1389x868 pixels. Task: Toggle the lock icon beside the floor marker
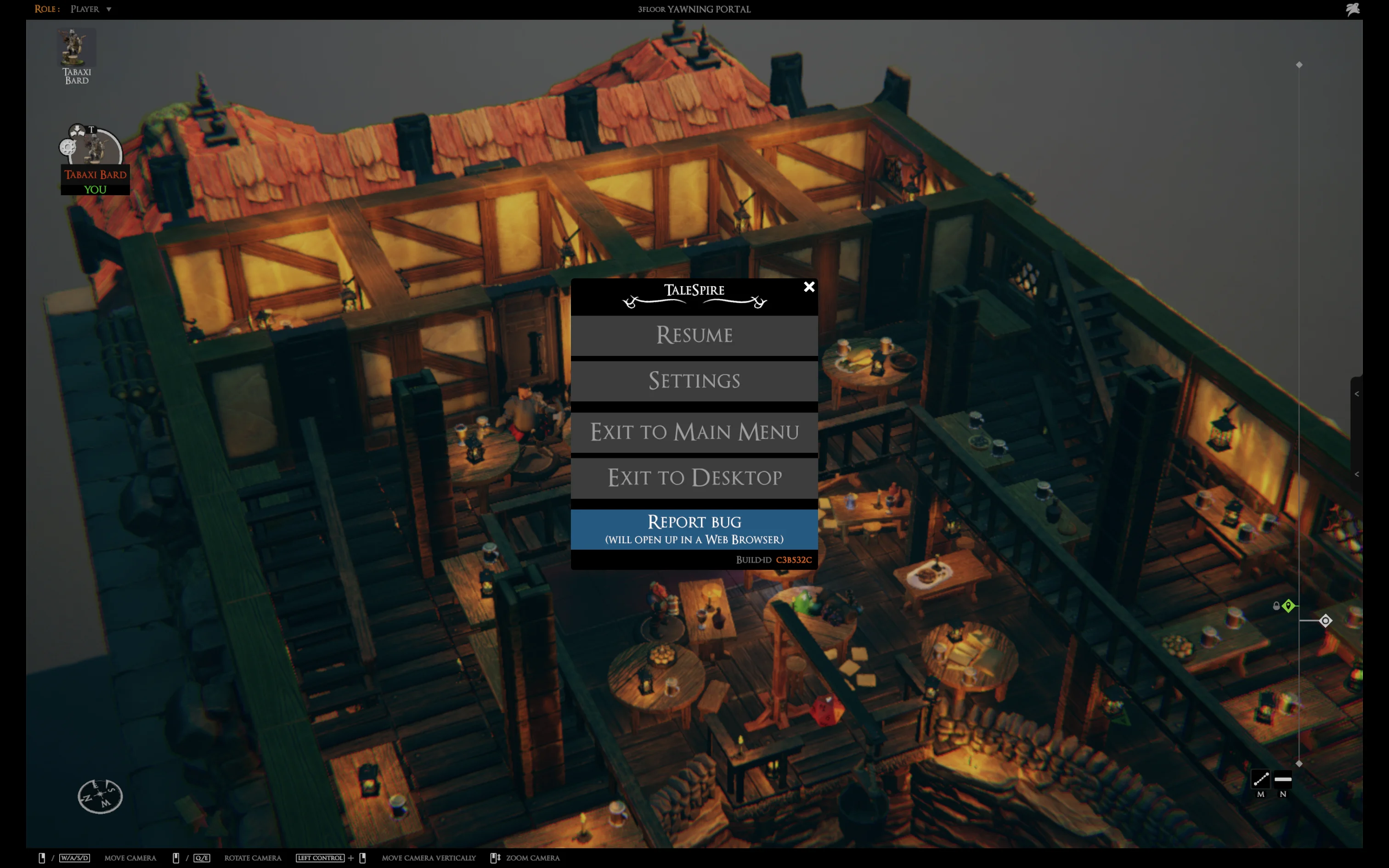1276,606
